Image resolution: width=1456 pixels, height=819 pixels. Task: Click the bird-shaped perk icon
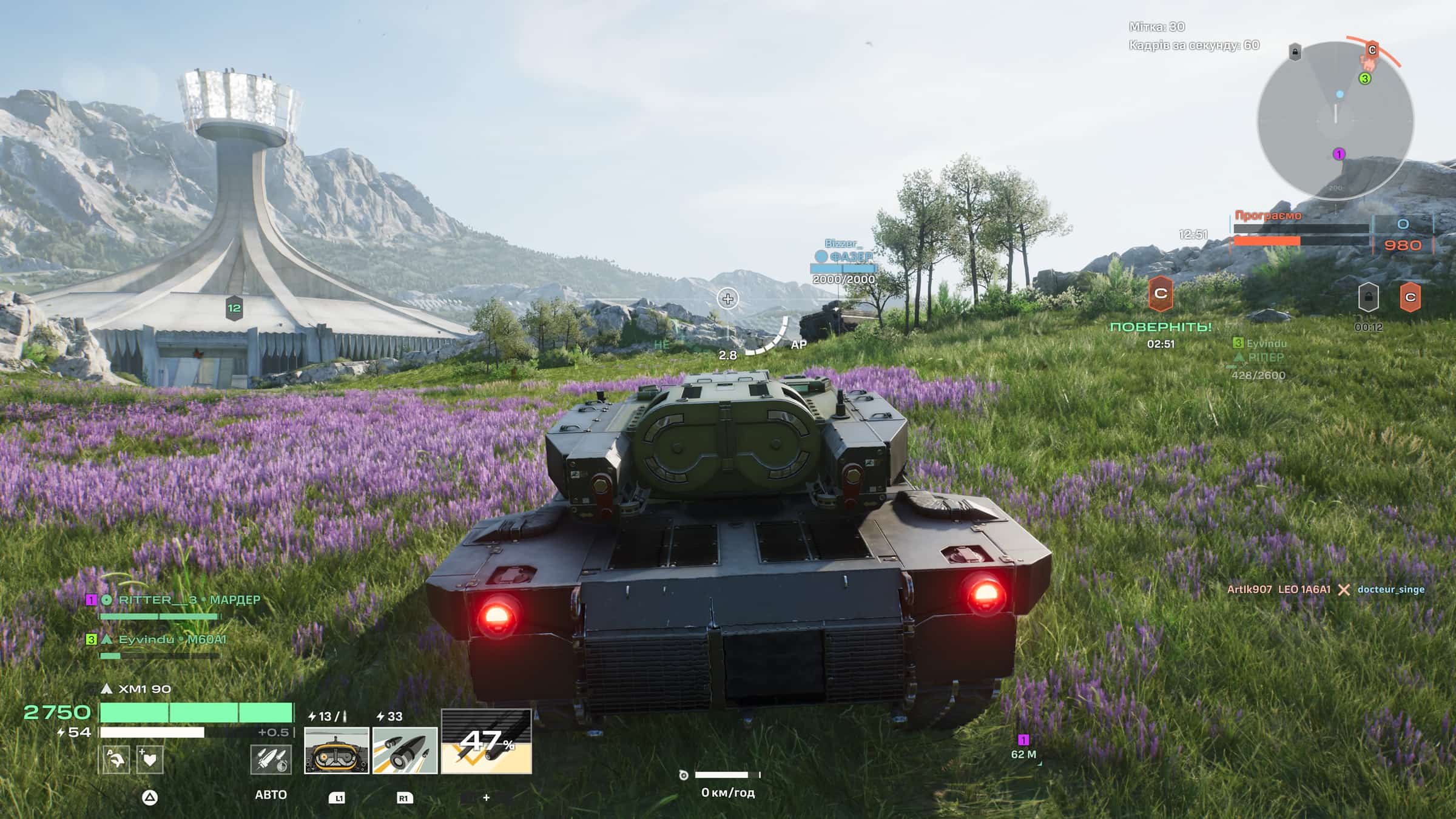116,760
